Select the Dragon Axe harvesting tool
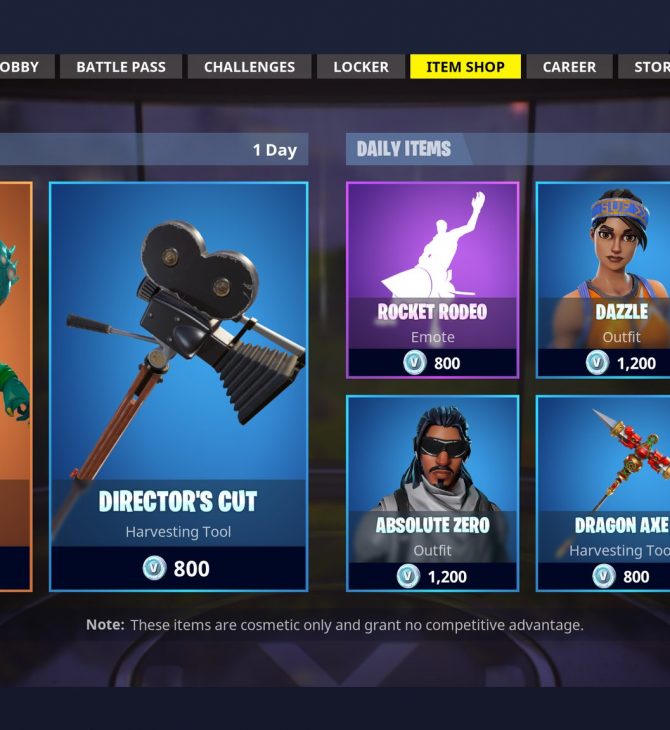Viewport: 670px width, 730px height. (x=604, y=493)
